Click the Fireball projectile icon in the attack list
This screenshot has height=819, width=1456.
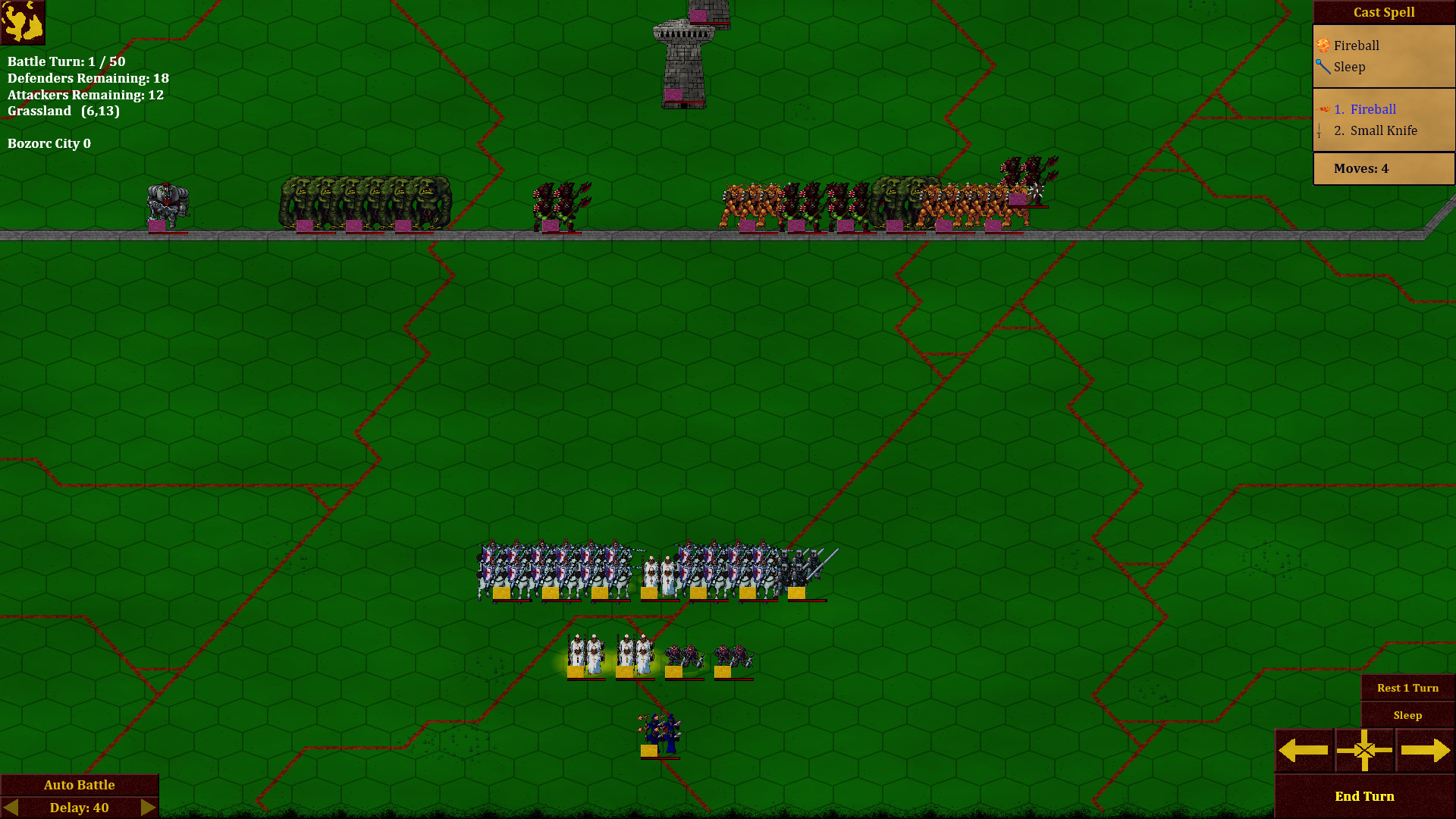[x=1321, y=108]
